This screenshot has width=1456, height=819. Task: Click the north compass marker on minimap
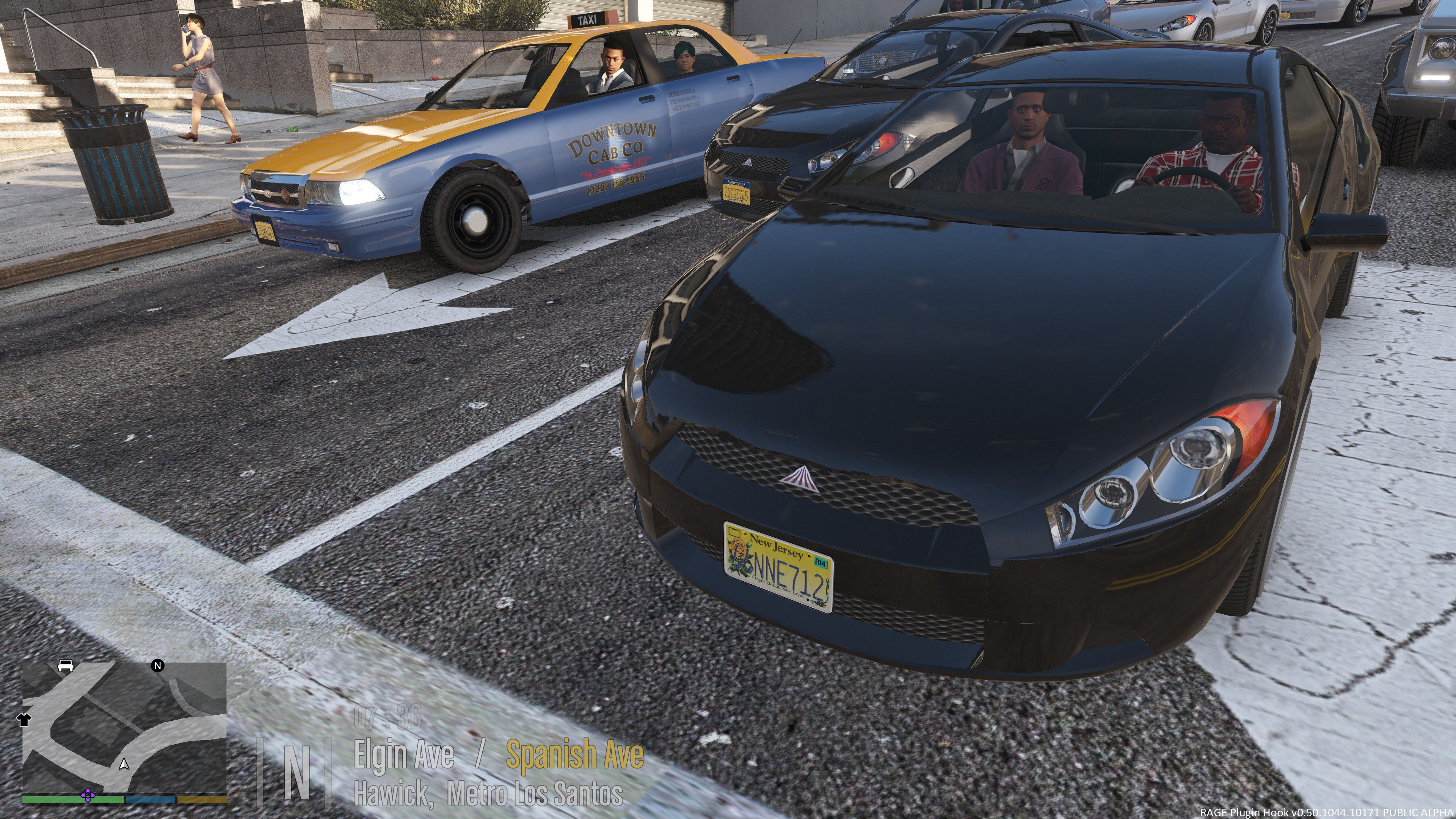[x=158, y=665]
